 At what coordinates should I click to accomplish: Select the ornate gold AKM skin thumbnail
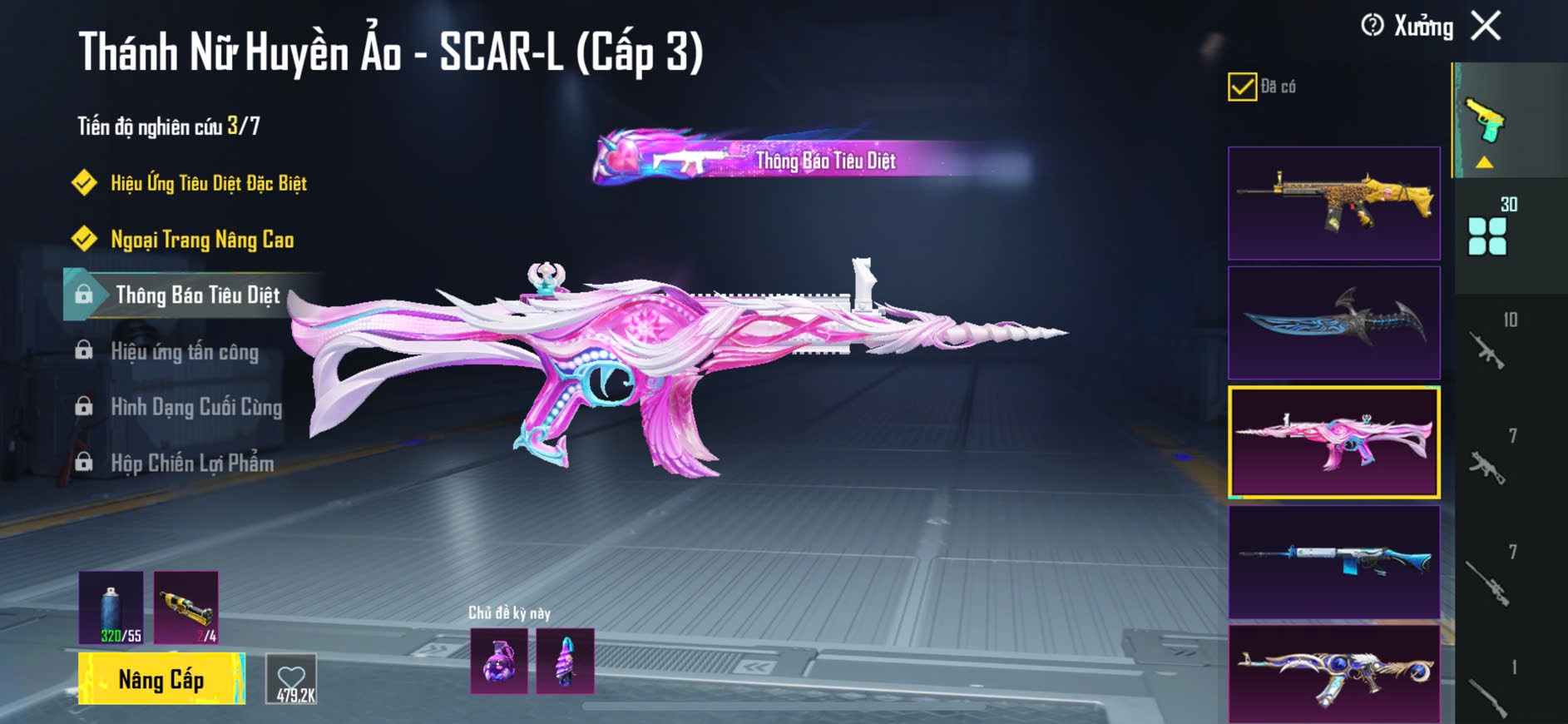coord(1333,674)
